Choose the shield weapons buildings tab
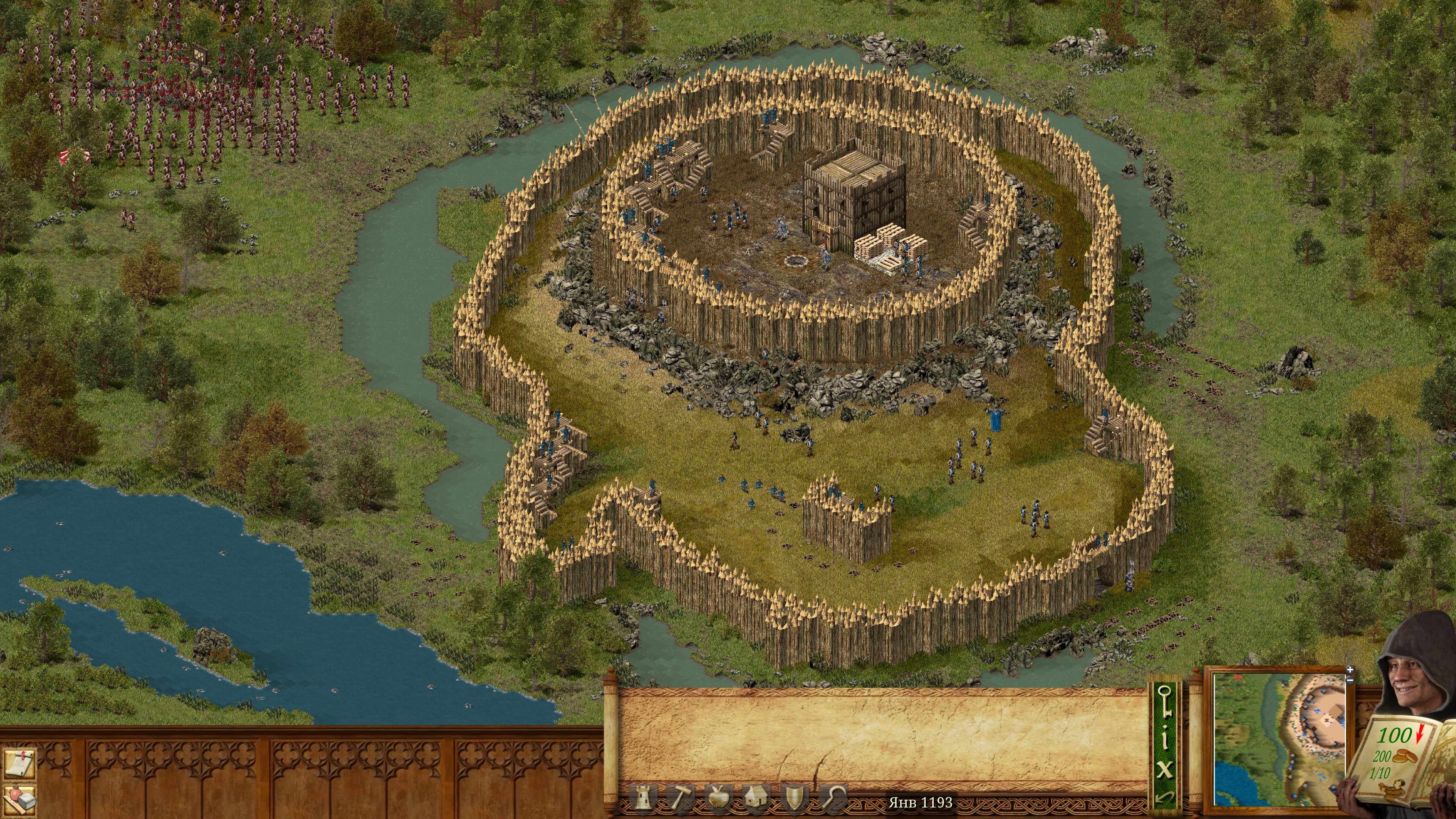The width and height of the screenshot is (1456, 819). coord(794,798)
